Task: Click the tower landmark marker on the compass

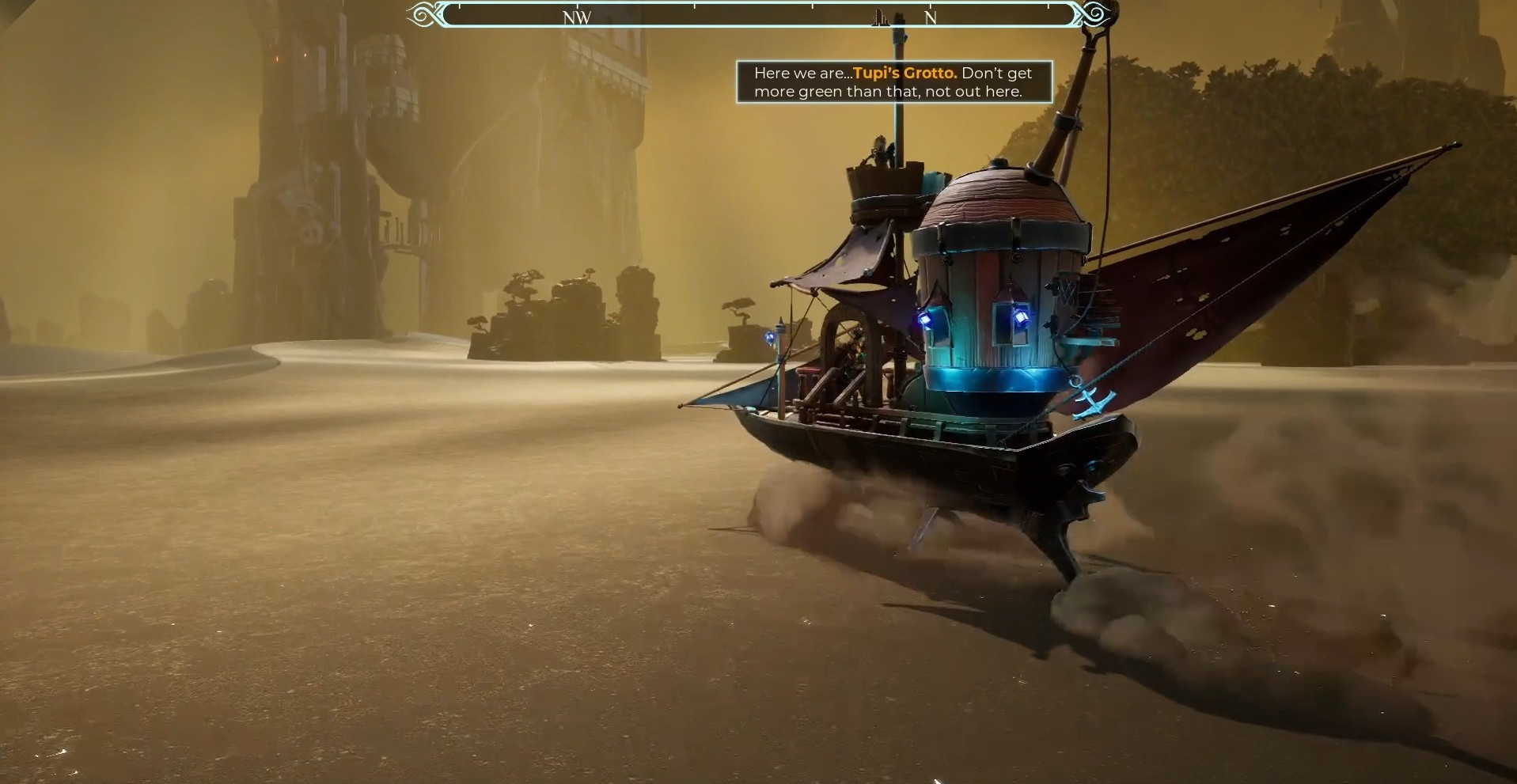Action: tap(880, 18)
